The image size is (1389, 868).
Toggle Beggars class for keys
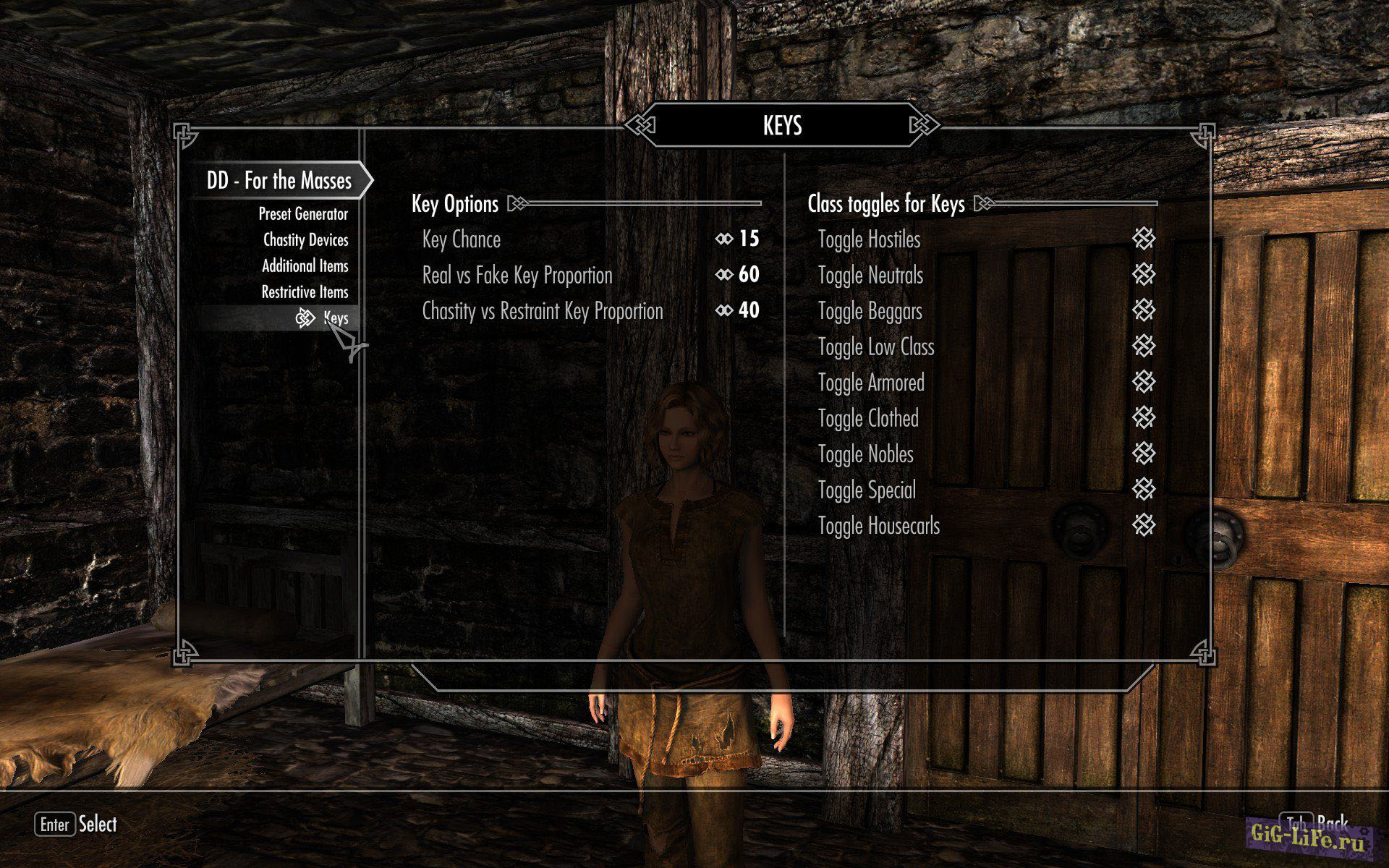(1143, 311)
